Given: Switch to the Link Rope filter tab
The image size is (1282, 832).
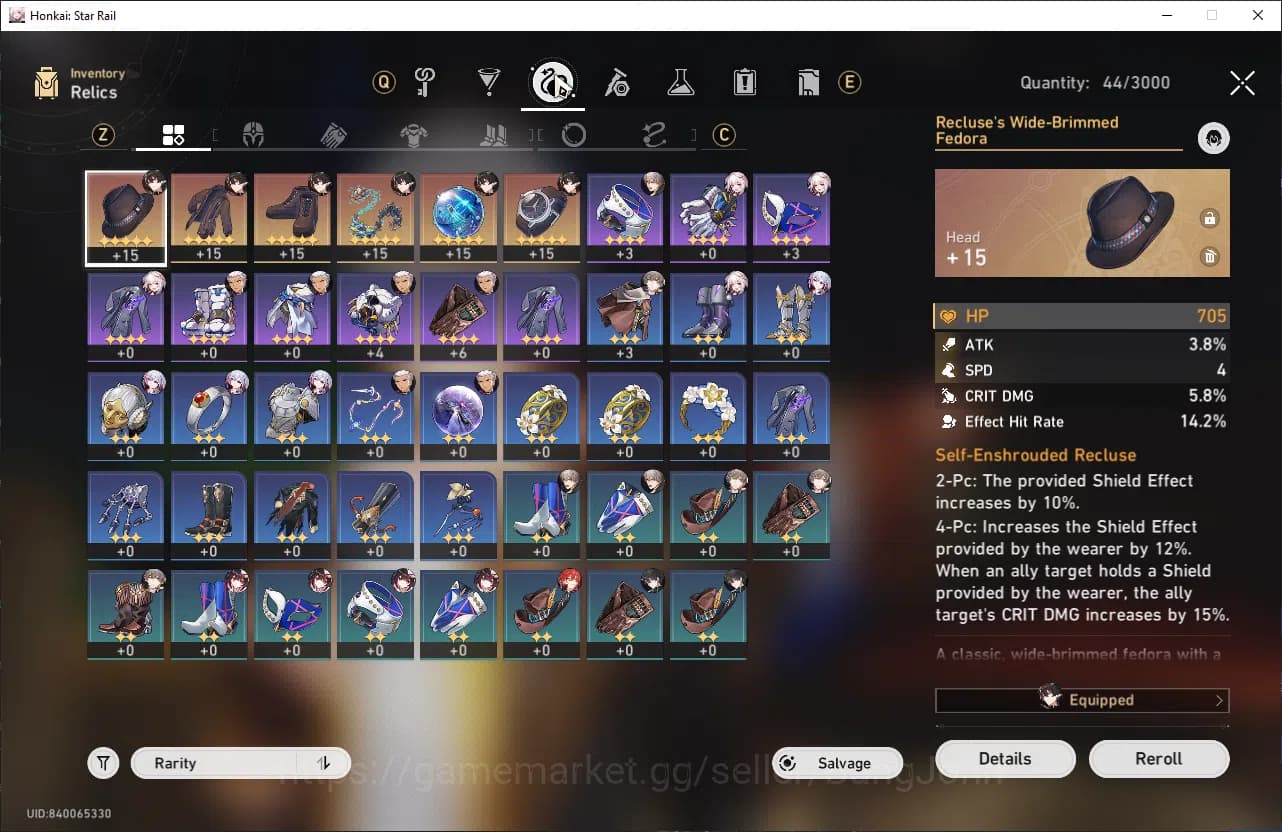Looking at the screenshot, I should click(654, 135).
